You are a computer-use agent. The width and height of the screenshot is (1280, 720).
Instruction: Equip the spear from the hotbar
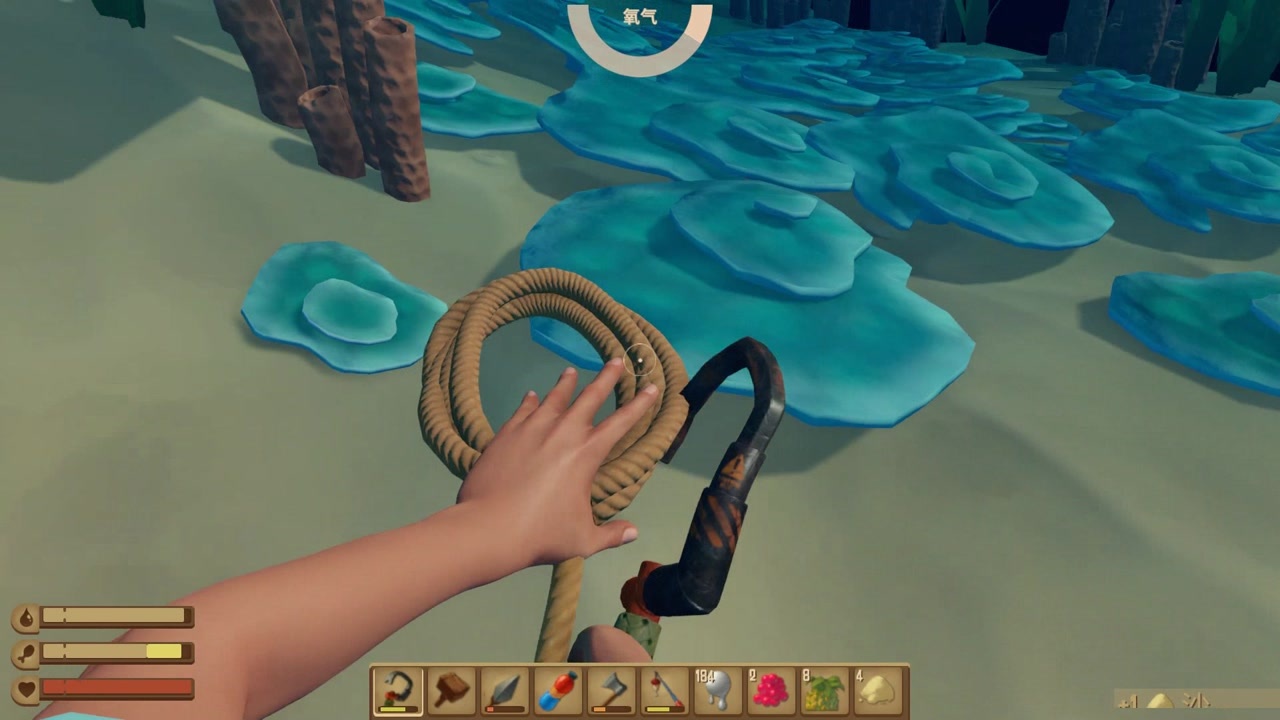pyautogui.click(x=504, y=690)
